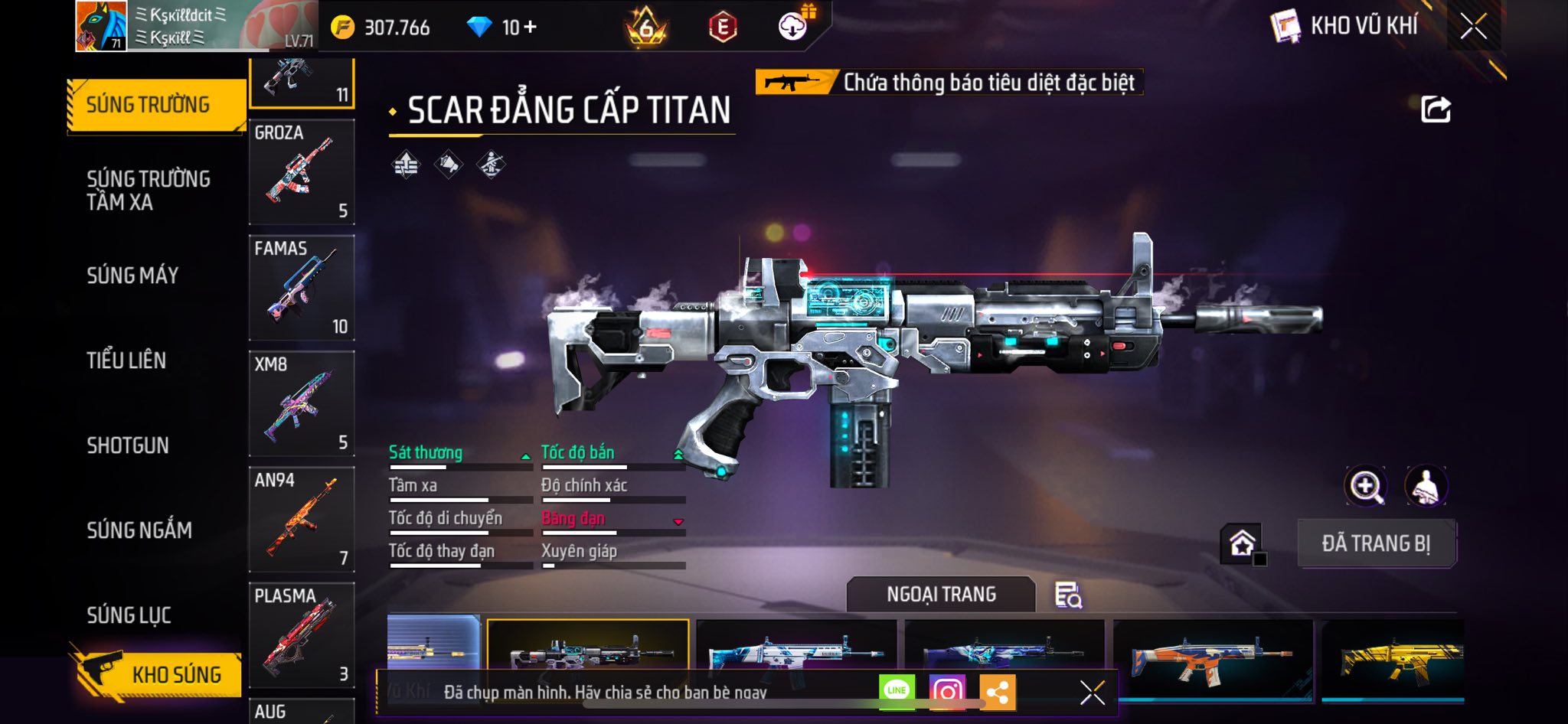
Task: Click the Đã Trang Bị button
Action: click(1376, 543)
